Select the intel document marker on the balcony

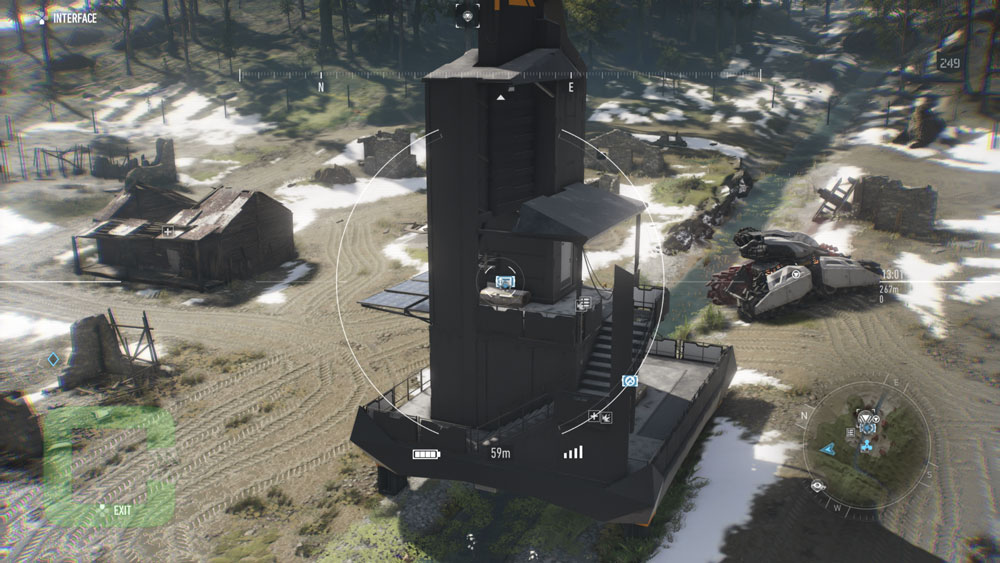583,304
